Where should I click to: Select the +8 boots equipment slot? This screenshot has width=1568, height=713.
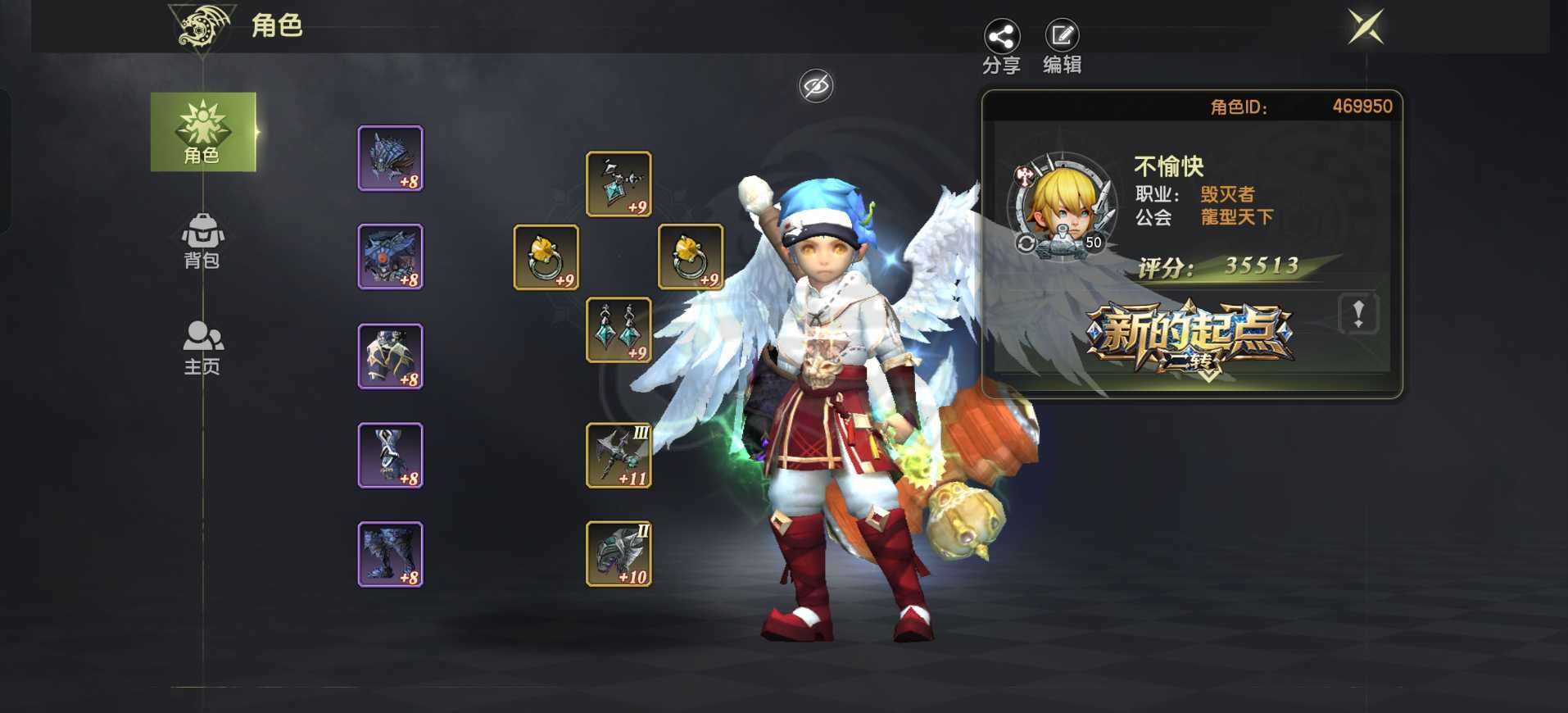click(x=391, y=554)
